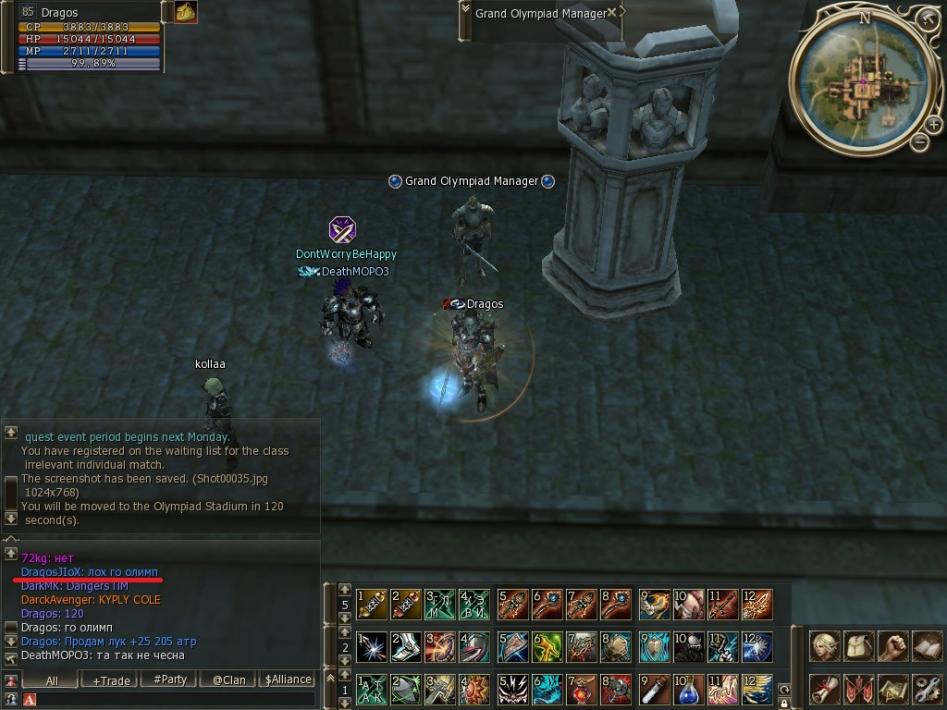
Task: Open the skills book icon
Action: 927,647
